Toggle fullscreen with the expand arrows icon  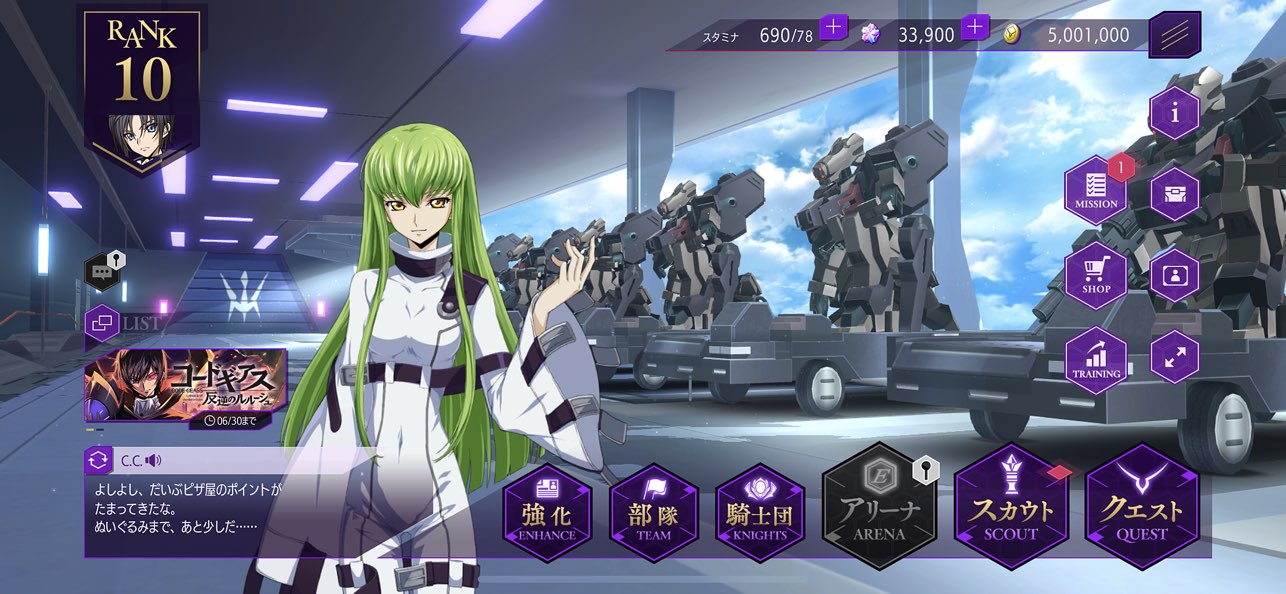click(1175, 356)
